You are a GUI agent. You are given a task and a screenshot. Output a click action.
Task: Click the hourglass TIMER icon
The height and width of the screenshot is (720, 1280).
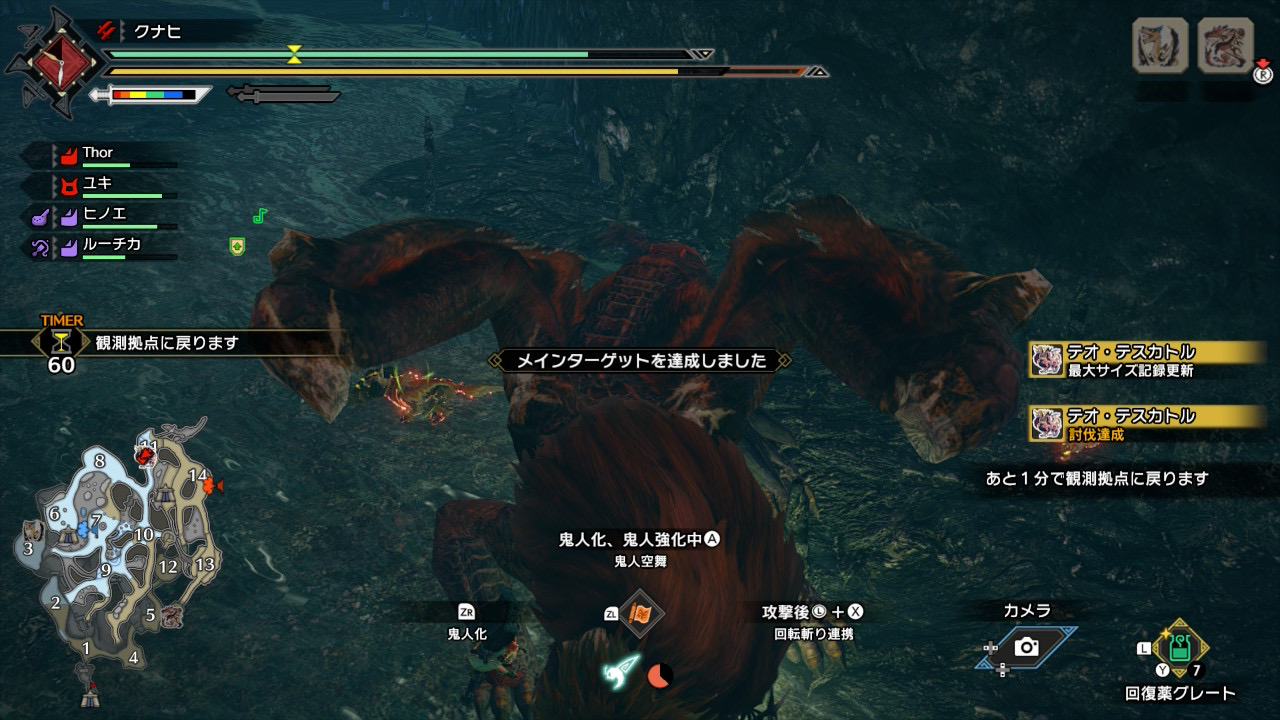pyautogui.click(x=61, y=341)
